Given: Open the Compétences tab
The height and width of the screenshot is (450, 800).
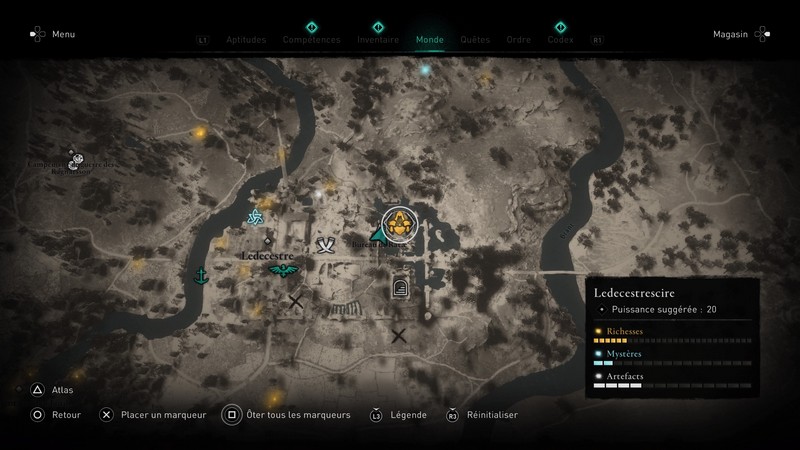Looking at the screenshot, I should tap(311, 40).
